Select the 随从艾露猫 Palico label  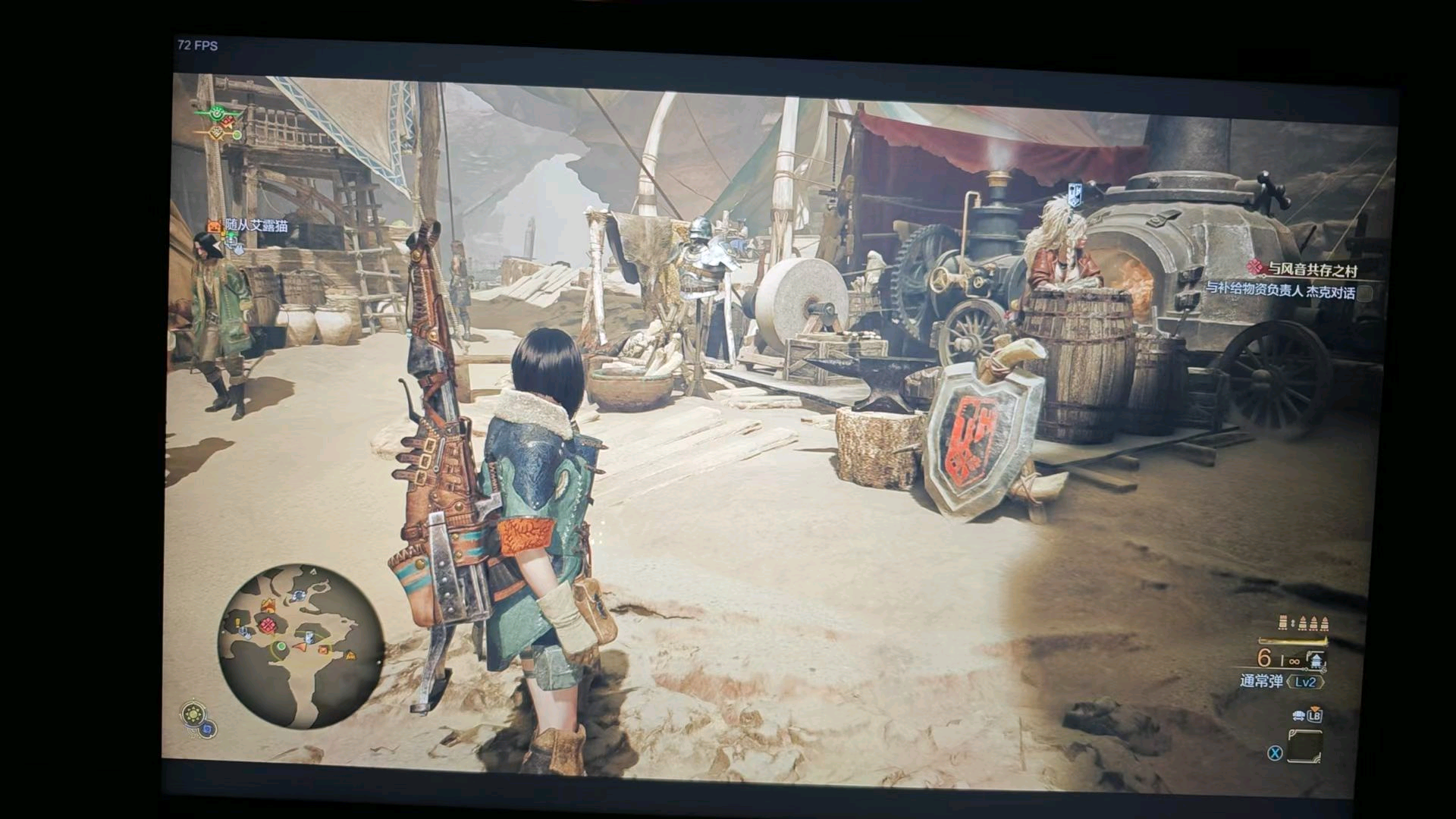256,225
